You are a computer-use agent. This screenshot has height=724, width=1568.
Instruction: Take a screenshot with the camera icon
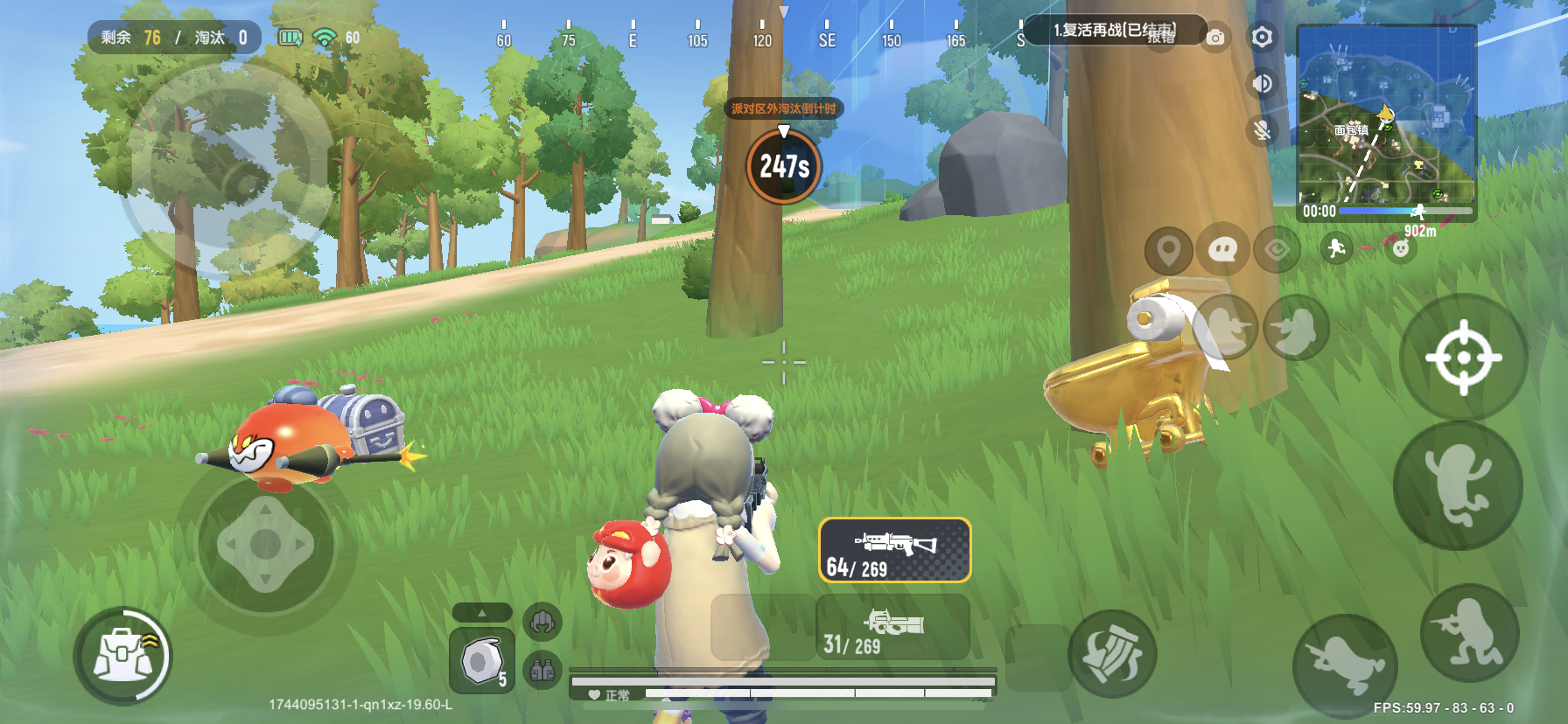point(1215,38)
